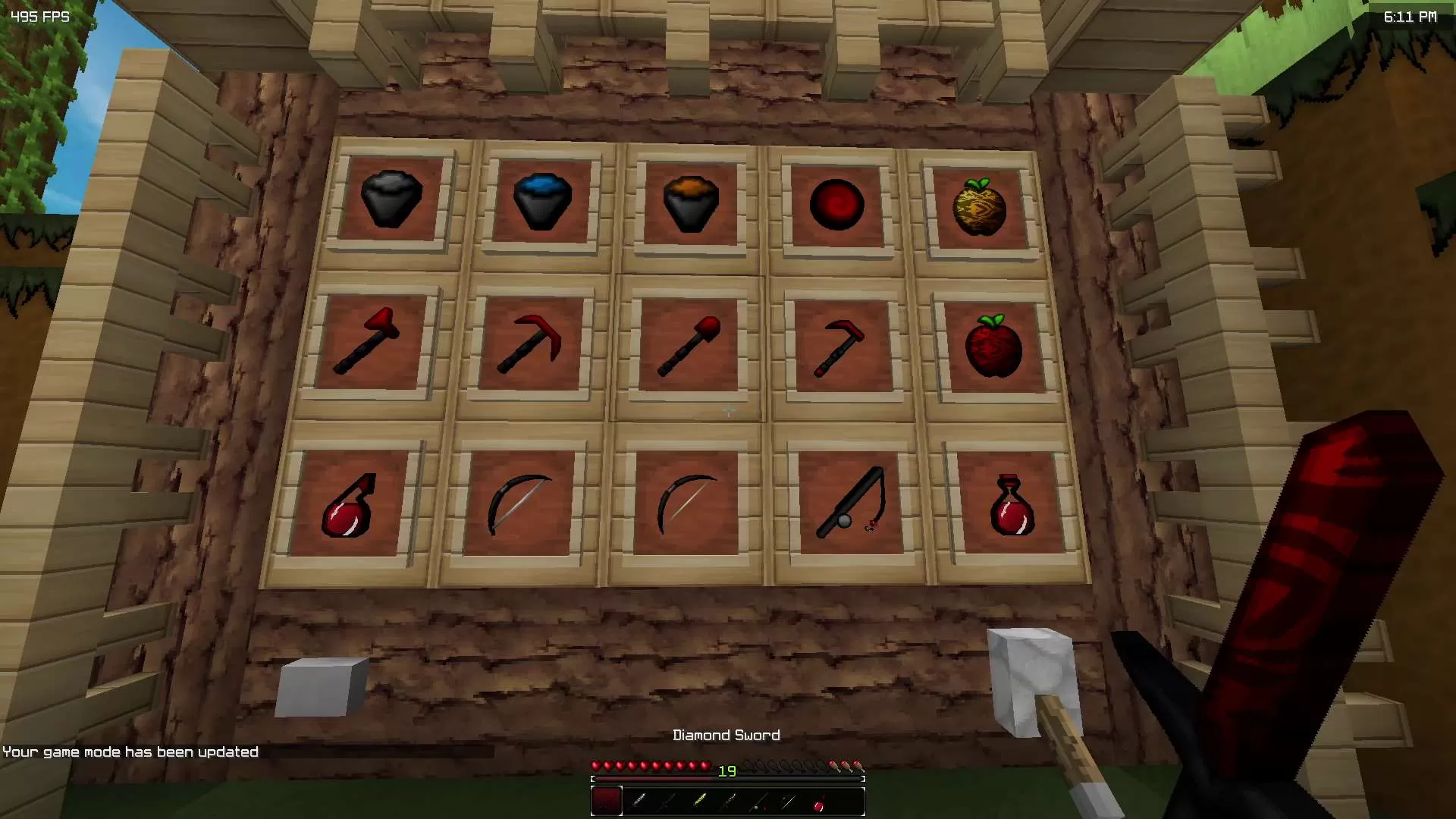Select the golden apple item frame

tap(978, 205)
